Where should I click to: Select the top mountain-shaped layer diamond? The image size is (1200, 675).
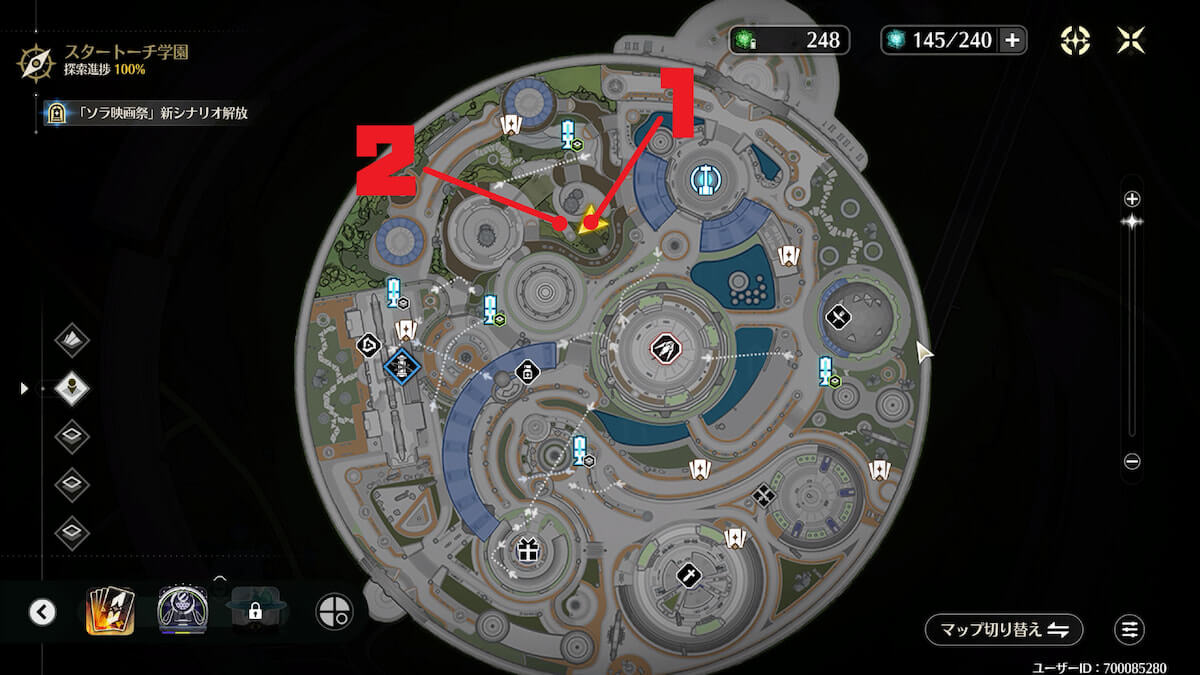(x=72, y=340)
